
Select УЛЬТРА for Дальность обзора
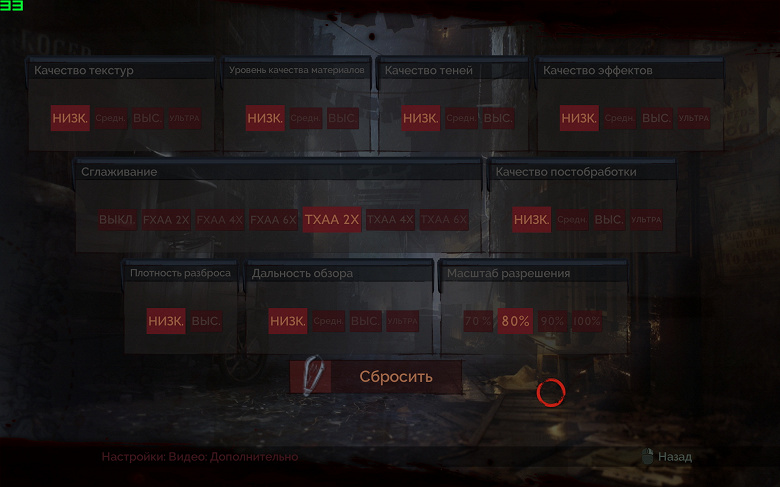[x=402, y=322]
